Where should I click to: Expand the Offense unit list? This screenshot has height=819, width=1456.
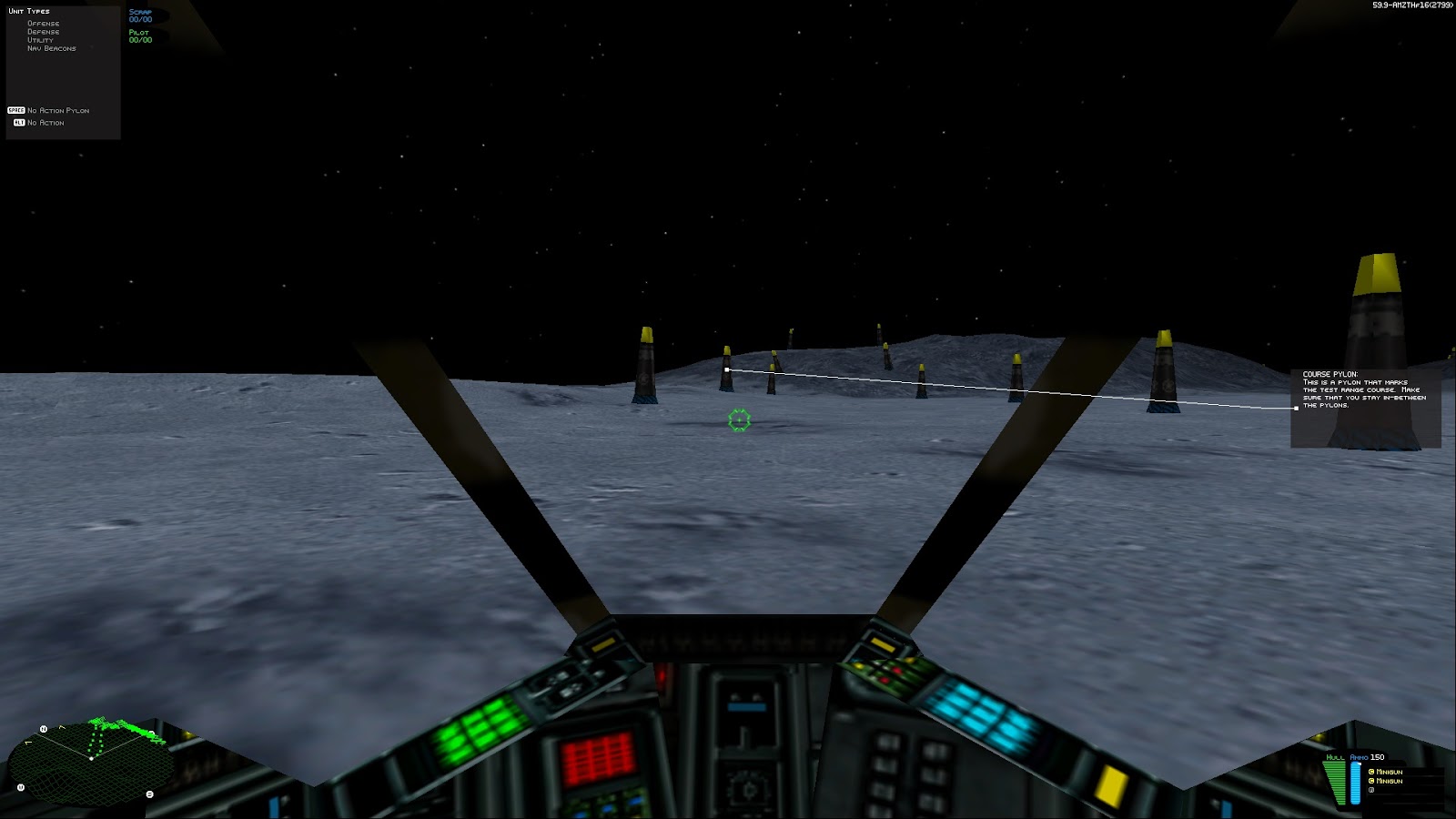coord(44,23)
